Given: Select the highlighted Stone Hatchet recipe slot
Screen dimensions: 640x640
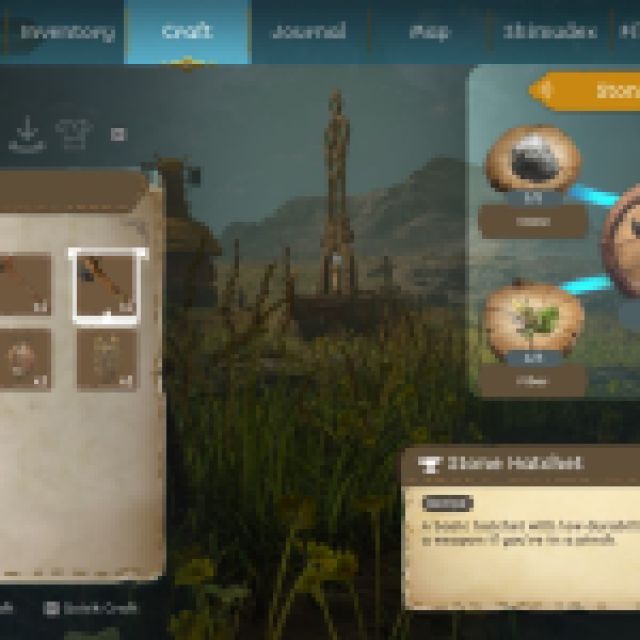Looking at the screenshot, I should pos(107,284).
